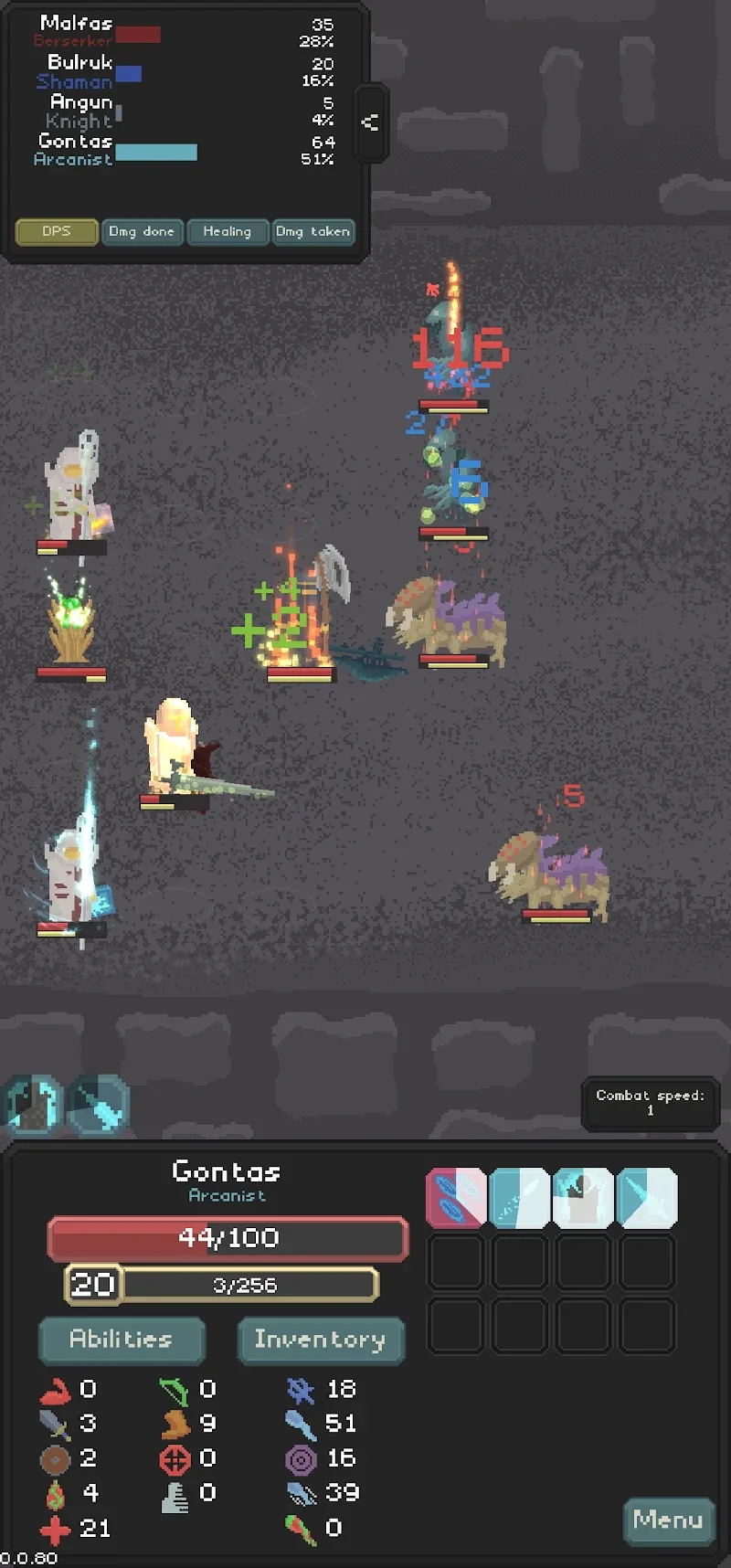Open the Inventory panel

click(x=320, y=1340)
